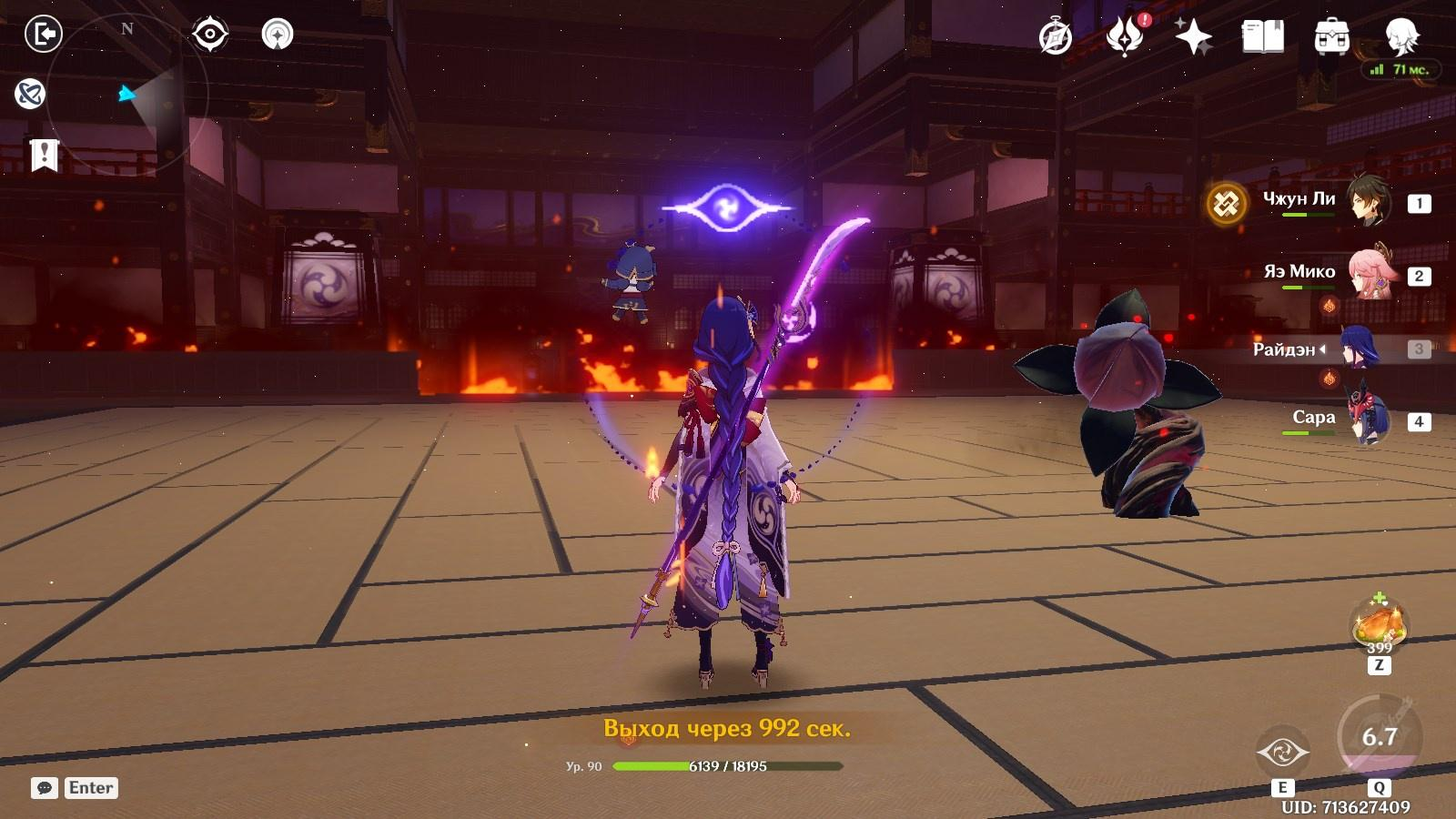
Task: Open the circular minimap
Action: (127, 94)
